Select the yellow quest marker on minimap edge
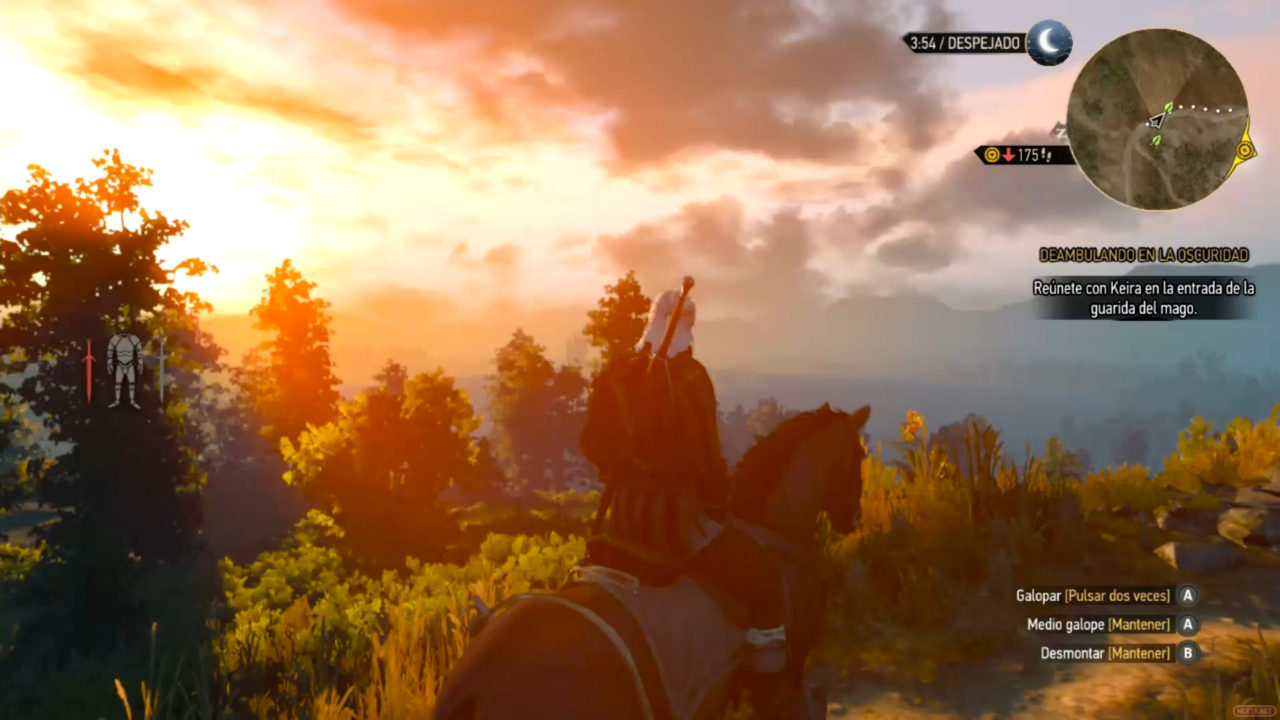 pos(1244,150)
